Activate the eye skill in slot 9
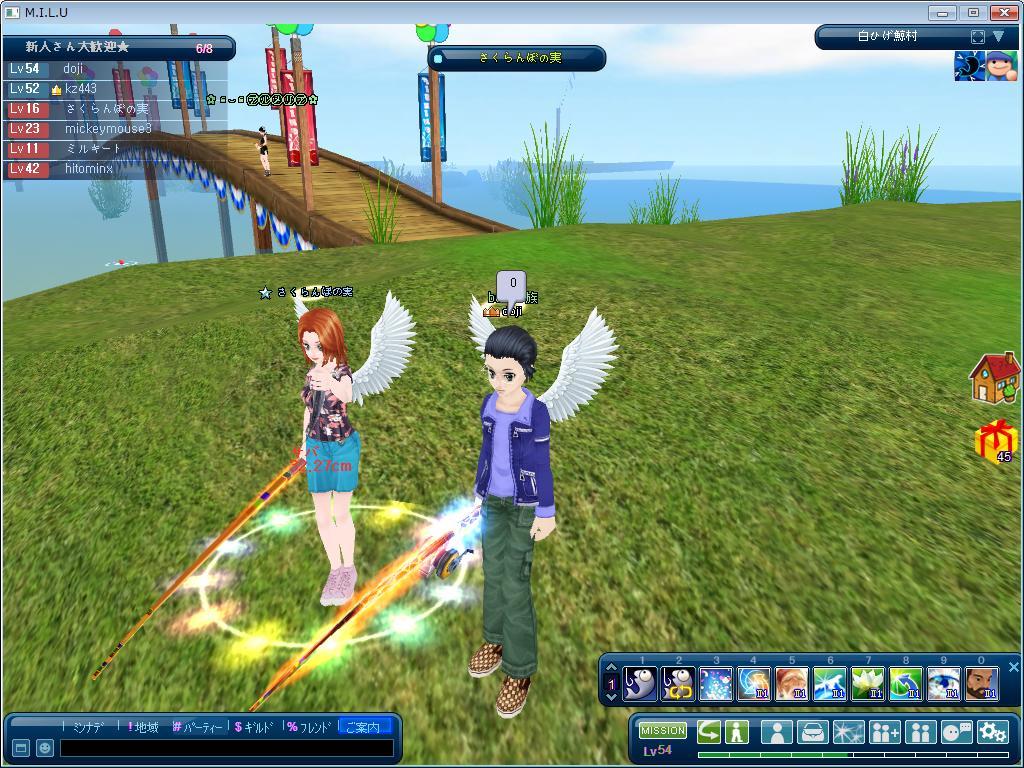Image resolution: width=1024 pixels, height=768 pixels. [x=943, y=684]
